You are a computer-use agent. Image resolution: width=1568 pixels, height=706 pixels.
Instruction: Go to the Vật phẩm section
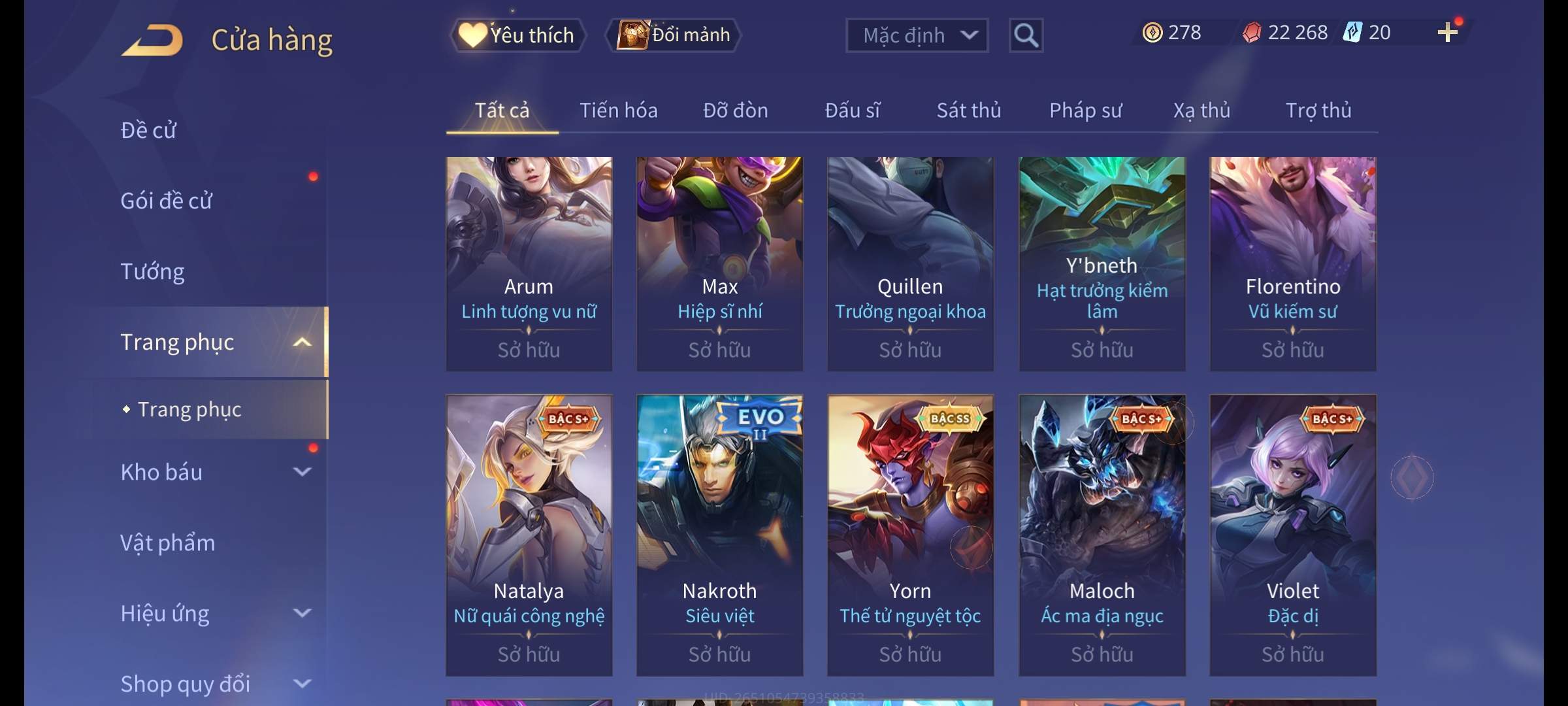point(167,543)
